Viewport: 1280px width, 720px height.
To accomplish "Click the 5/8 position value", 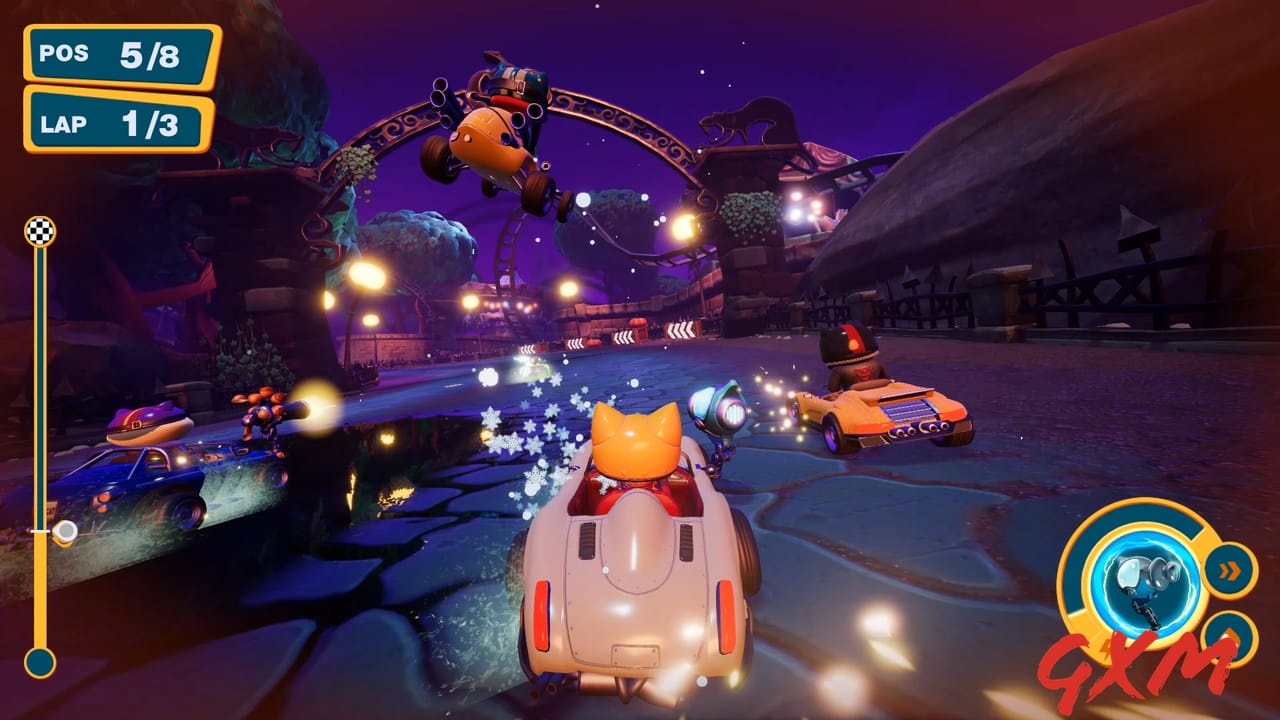I will click(148, 52).
